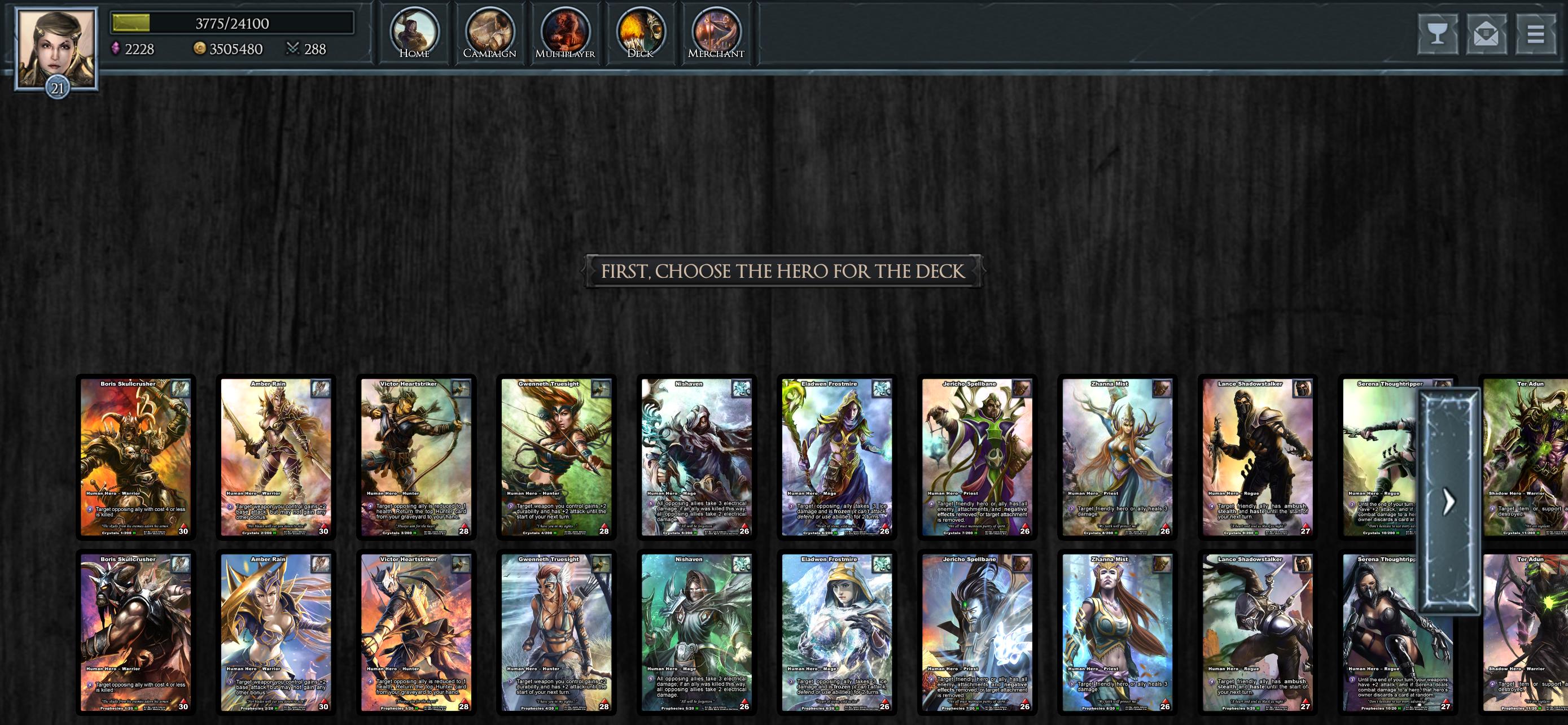Choose the Prophecies-set Gwenneth Truesight hero card
The height and width of the screenshot is (725, 1568).
(x=557, y=632)
